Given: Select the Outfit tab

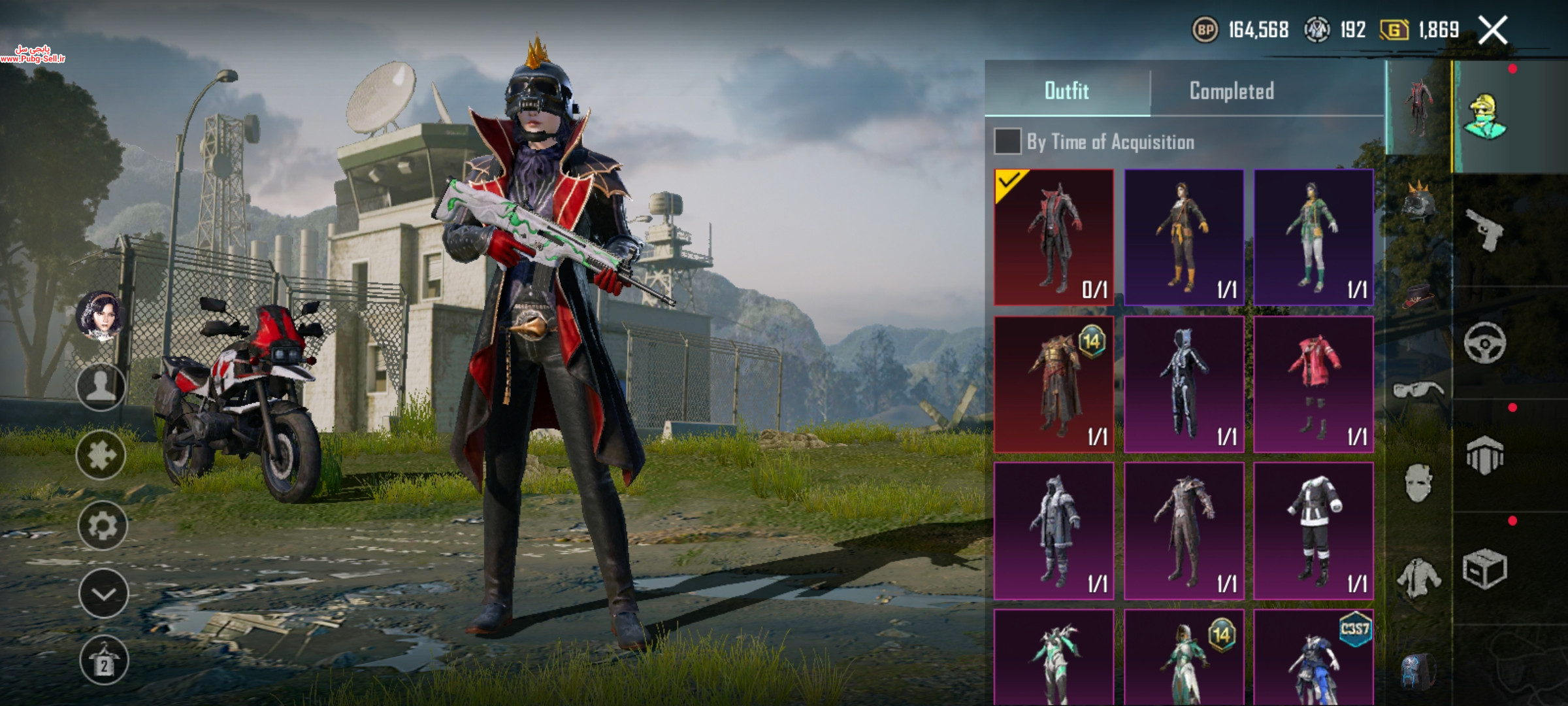Looking at the screenshot, I should click(1067, 91).
